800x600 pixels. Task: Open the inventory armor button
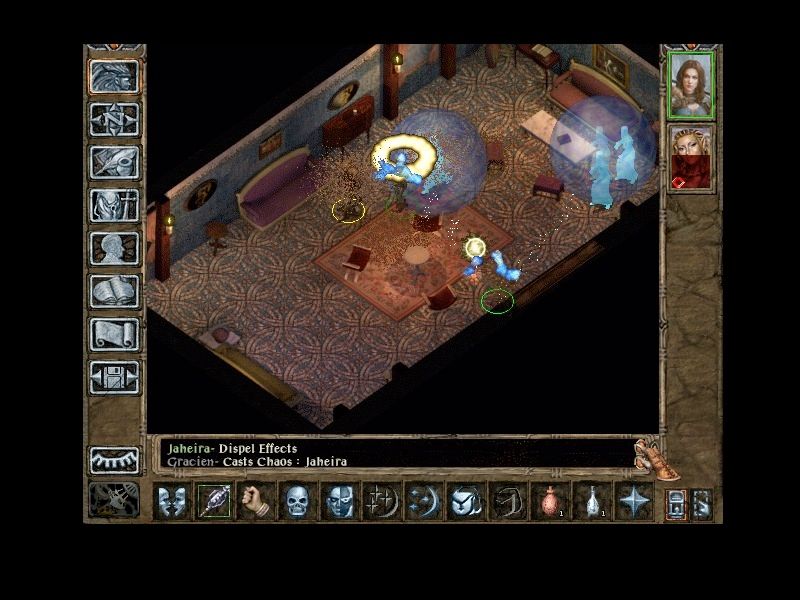tap(114, 205)
